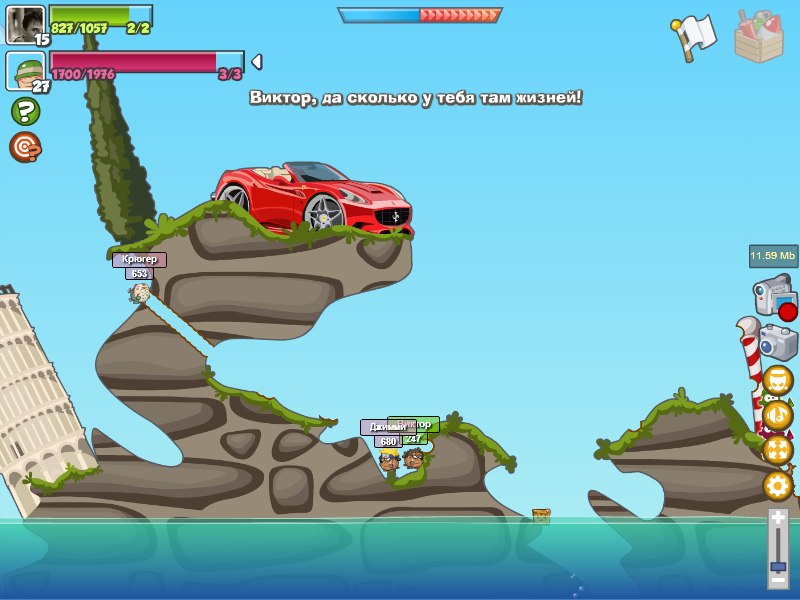Select the green-helmet soldier team avatar
Image resolution: width=800 pixels, height=600 pixels.
[x=25, y=70]
